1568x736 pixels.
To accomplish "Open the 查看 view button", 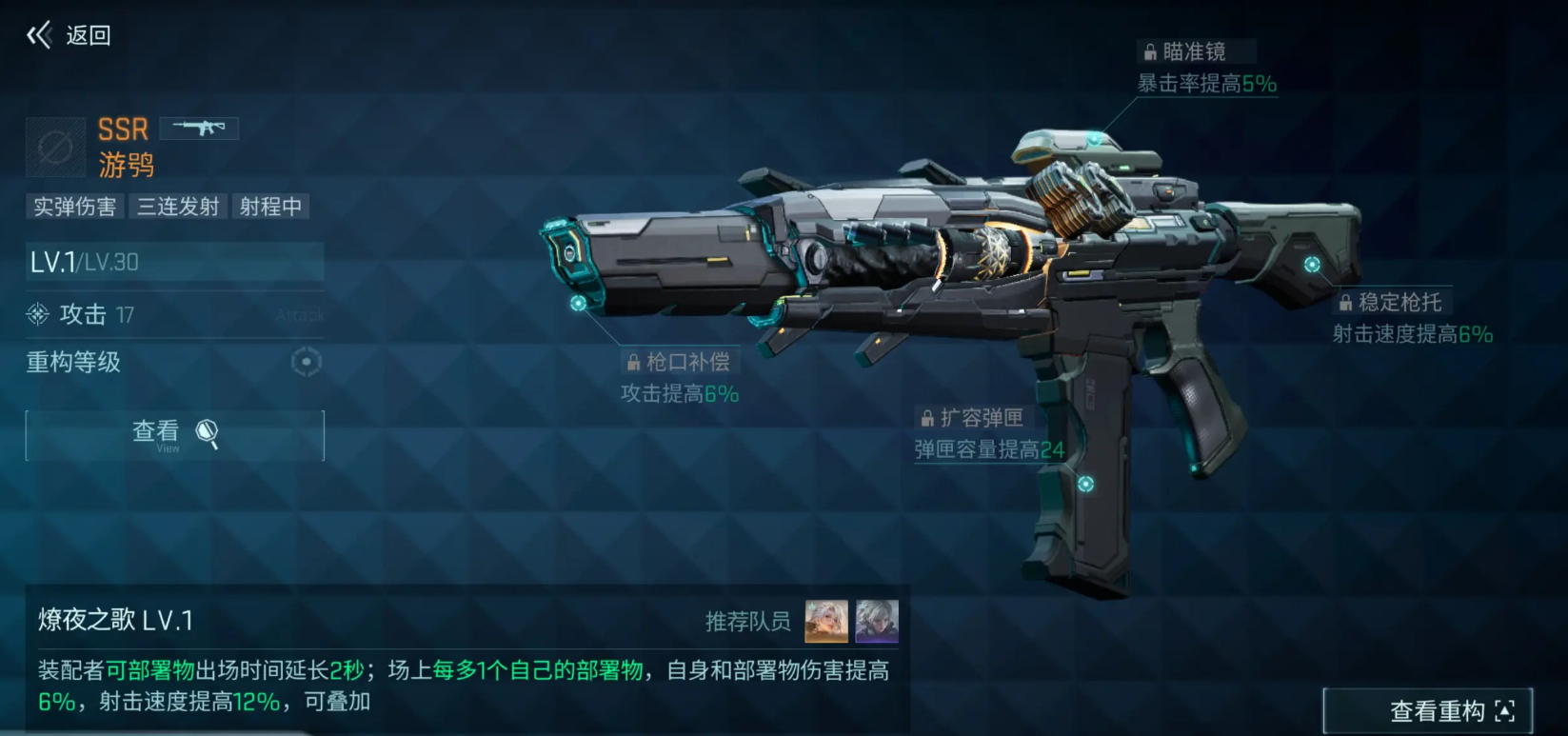I will tap(174, 435).
